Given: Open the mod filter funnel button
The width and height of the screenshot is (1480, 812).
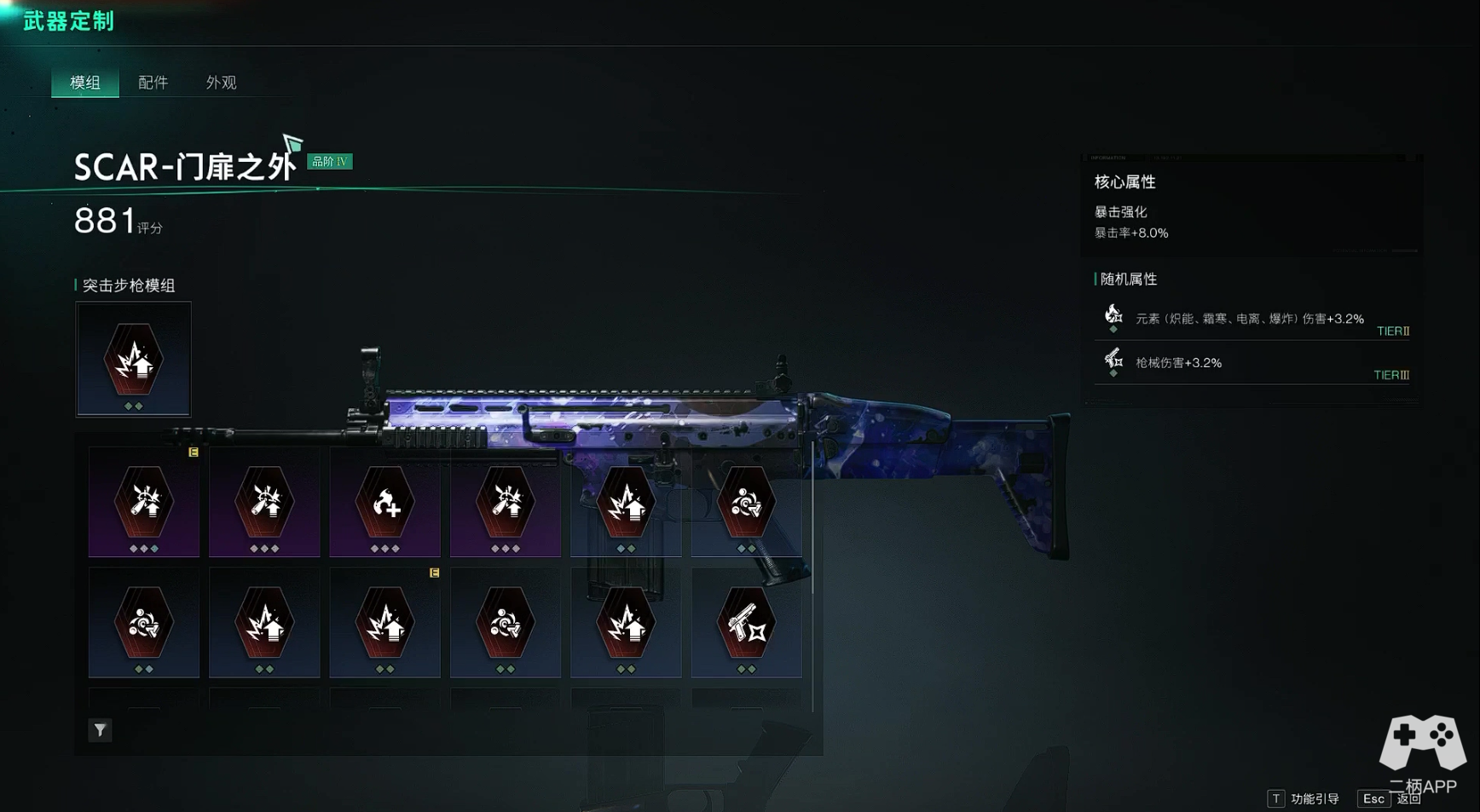Looking at the screenshot, I should 100,730.
